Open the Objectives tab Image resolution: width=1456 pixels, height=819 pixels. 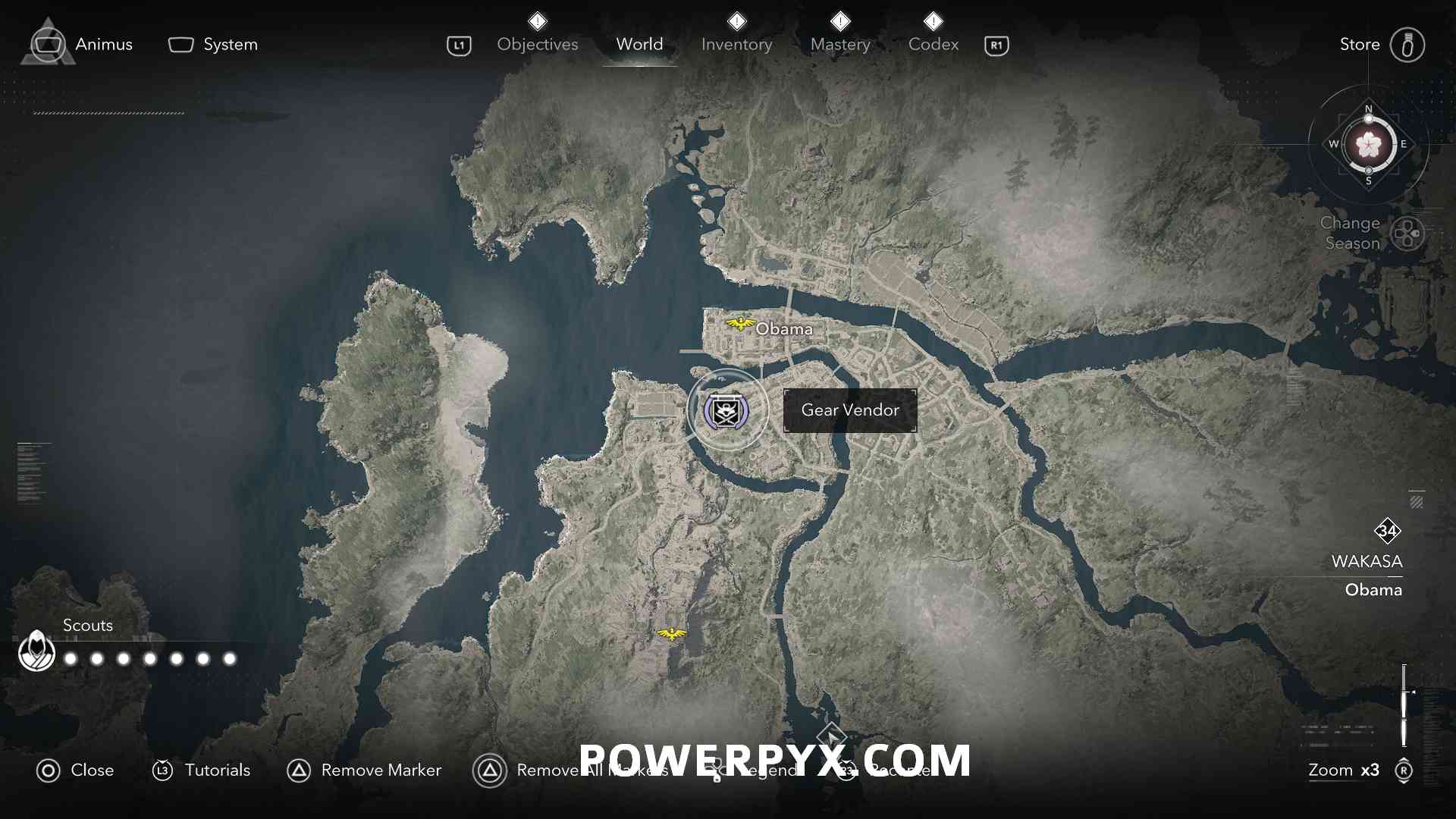pos(537,44)
